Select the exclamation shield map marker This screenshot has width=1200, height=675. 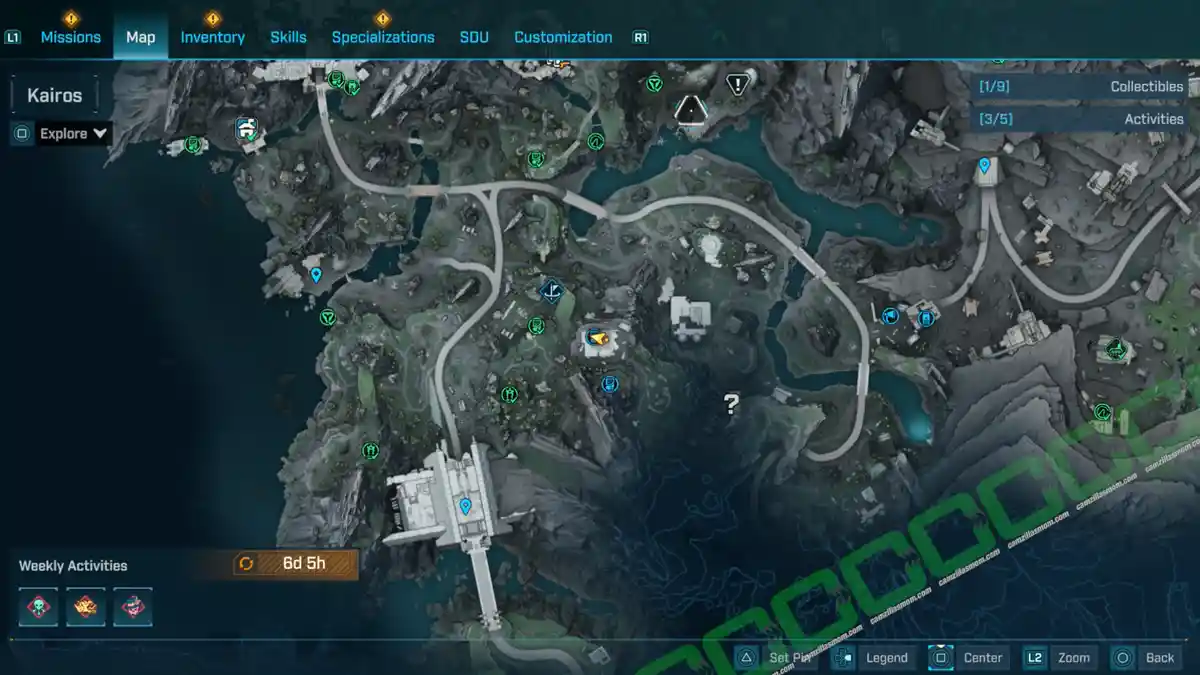(x=738, y=85)
